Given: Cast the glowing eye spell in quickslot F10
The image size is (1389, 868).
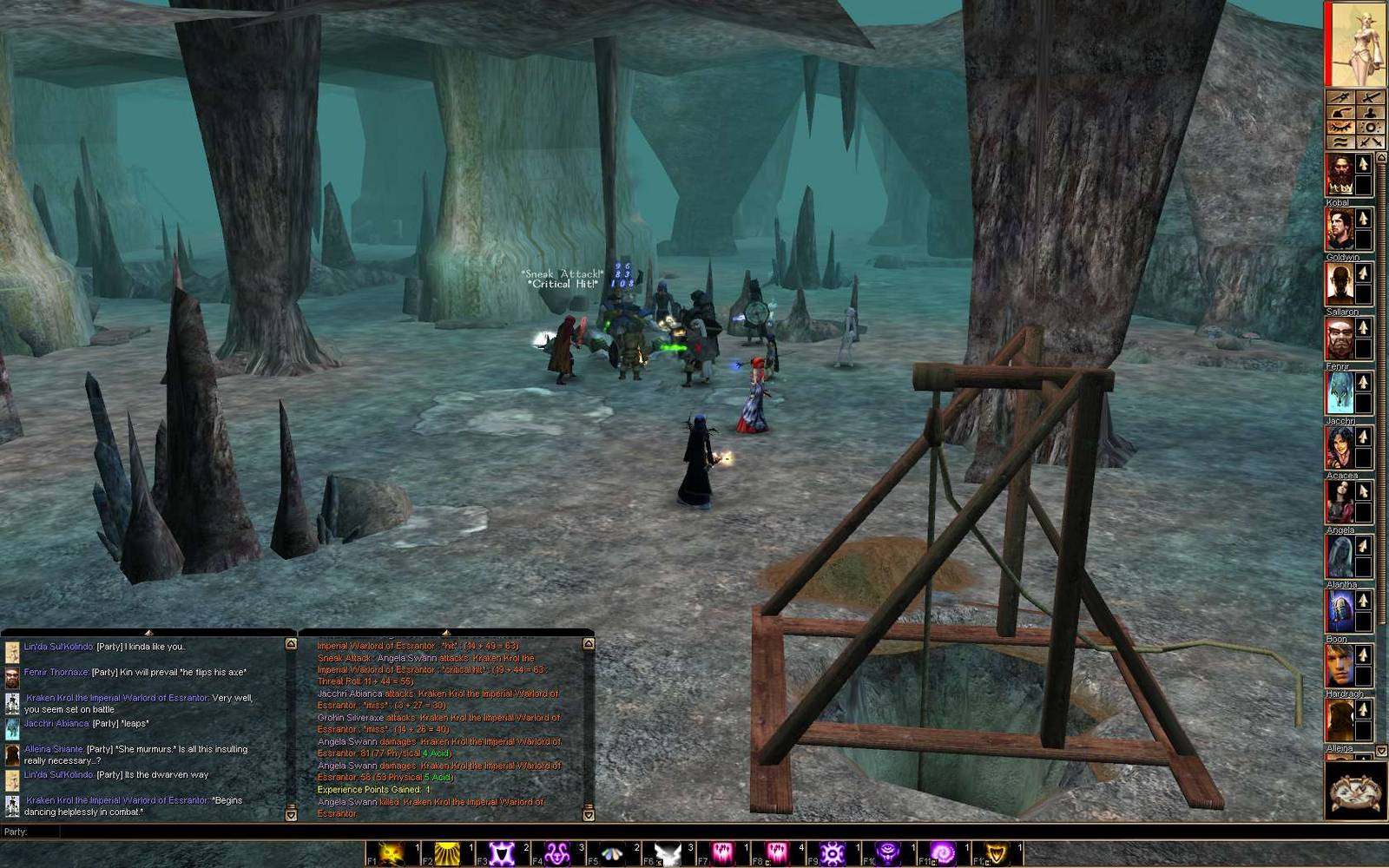Looking at the screenshot, I should (x=889, y=852).
